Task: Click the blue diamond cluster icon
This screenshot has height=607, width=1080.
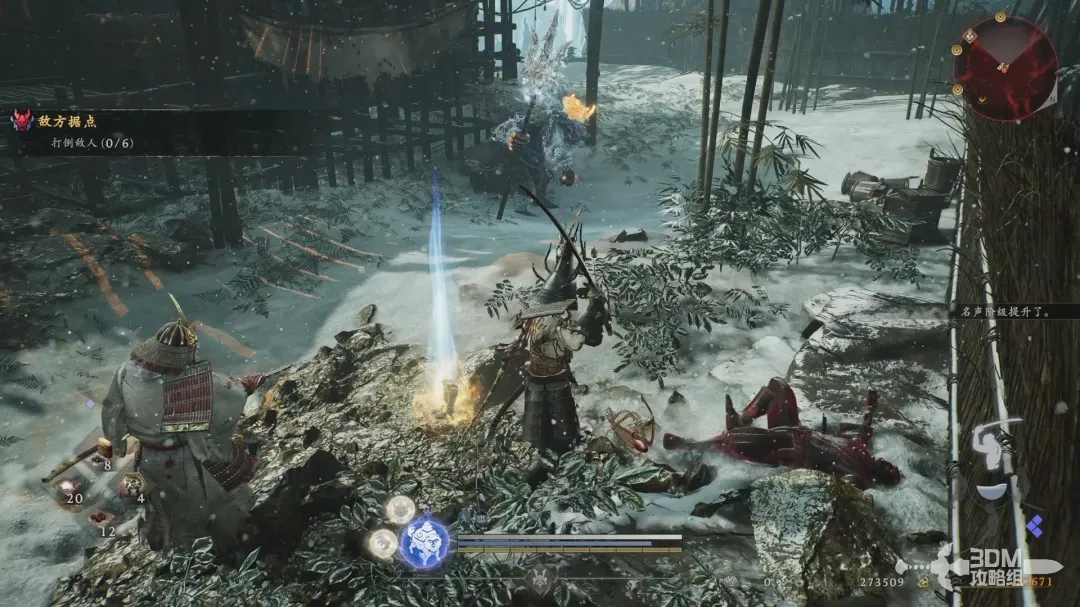Action: (x=1034, y=524)
